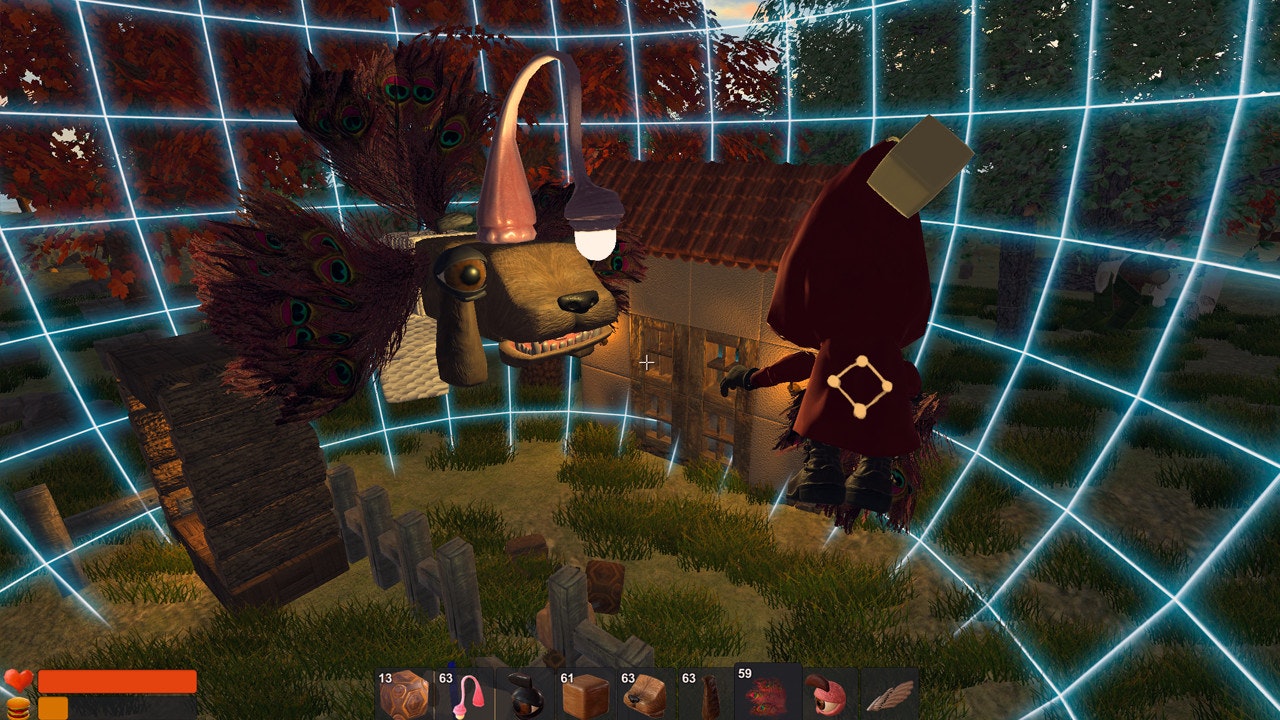The image size is (1280, 720).
Task: Select the carved polyhedron block slot
Action: 403,694
